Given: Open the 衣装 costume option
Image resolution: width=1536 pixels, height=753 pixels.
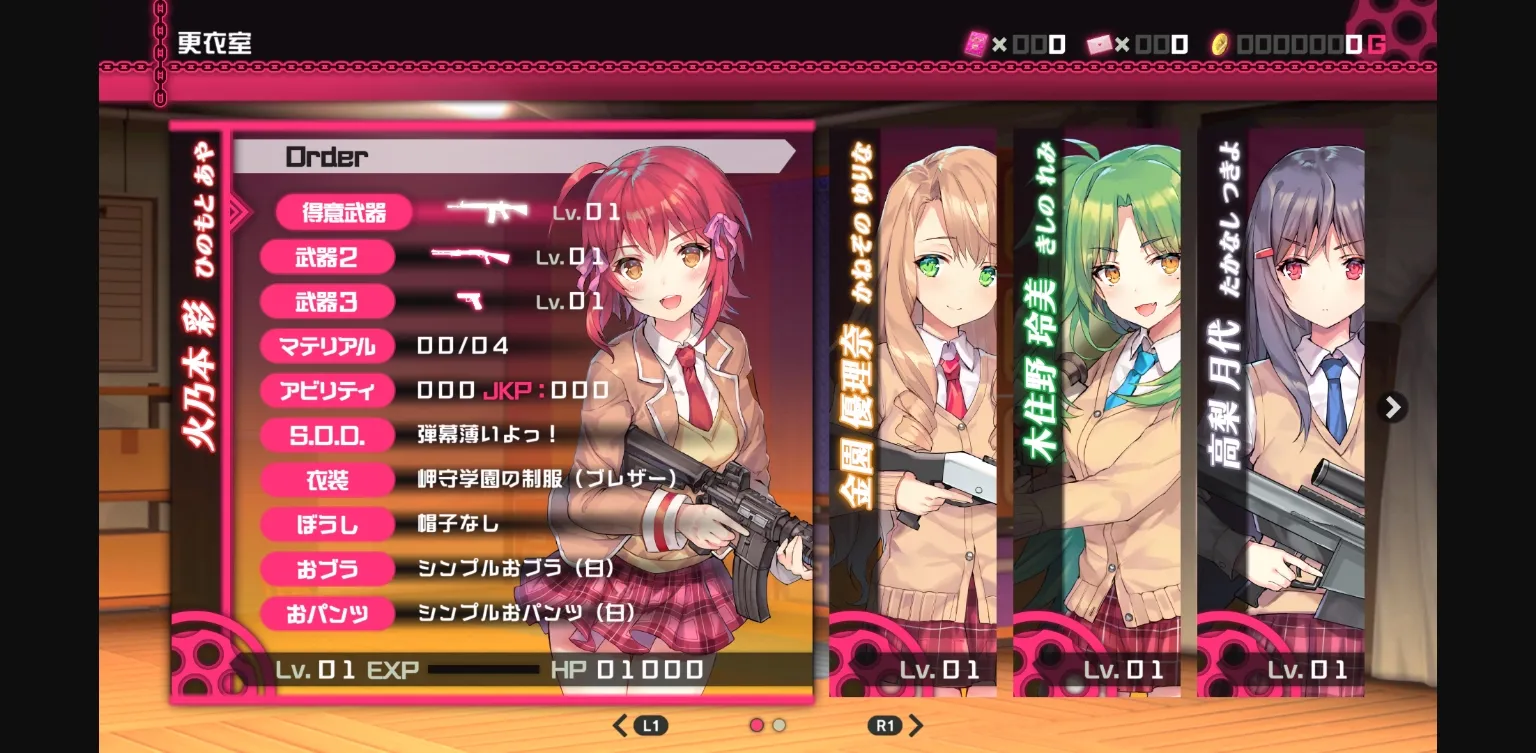Looking at the screenshot, I should [x=327, y=480].
